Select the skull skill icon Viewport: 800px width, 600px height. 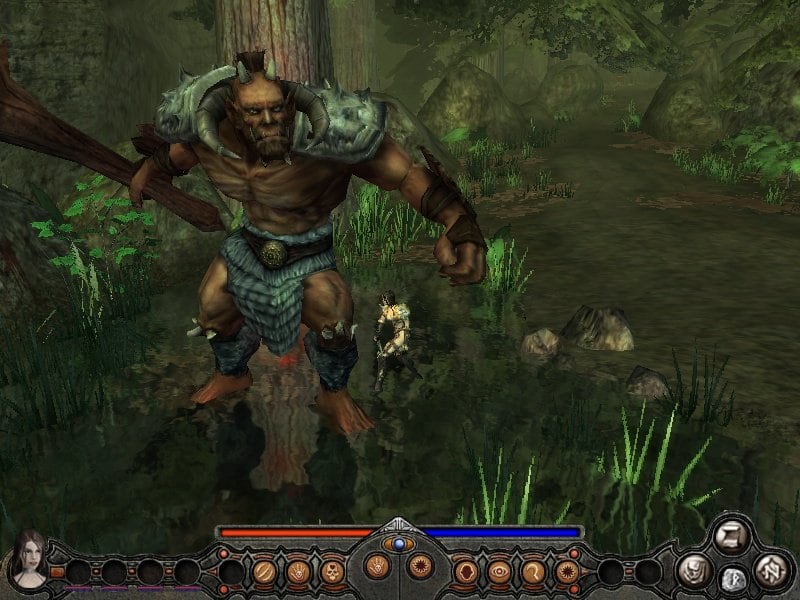pyautogui.click(x=332, y=571)
